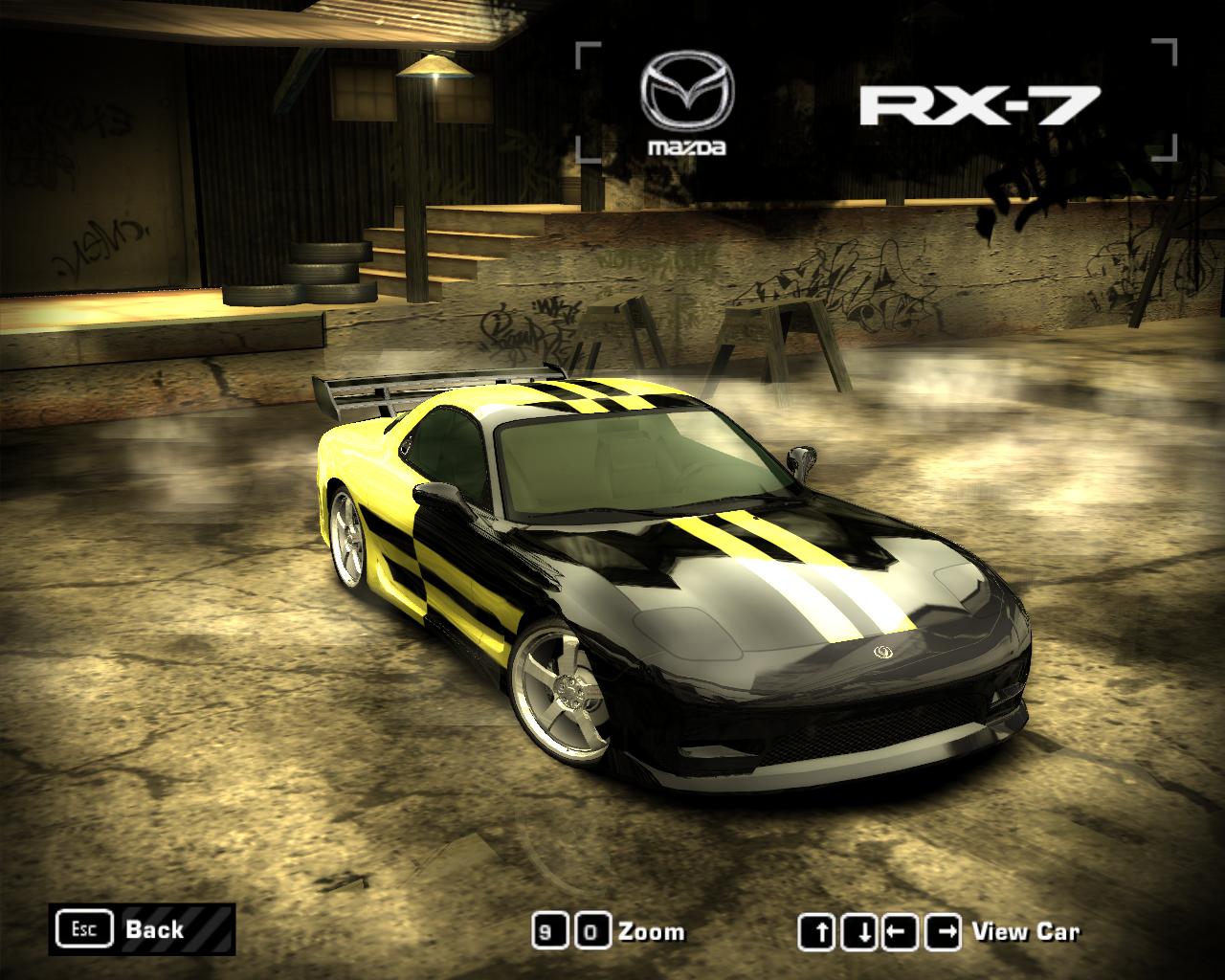This screenshot has height=980, width=1225.
Task: Go back with the Back button
Action: coord(141,928)
